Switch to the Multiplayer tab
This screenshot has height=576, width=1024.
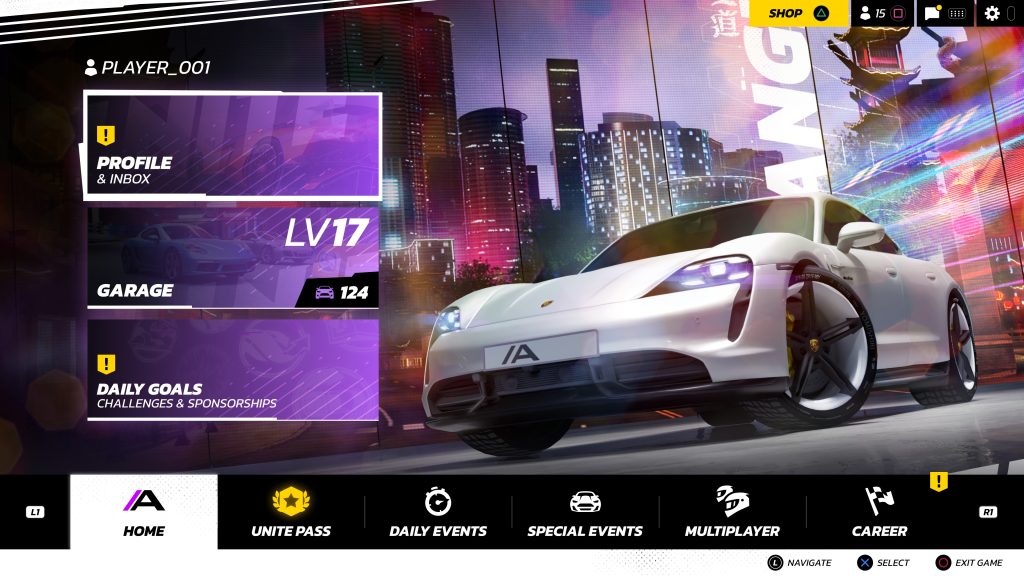[732, 511]
